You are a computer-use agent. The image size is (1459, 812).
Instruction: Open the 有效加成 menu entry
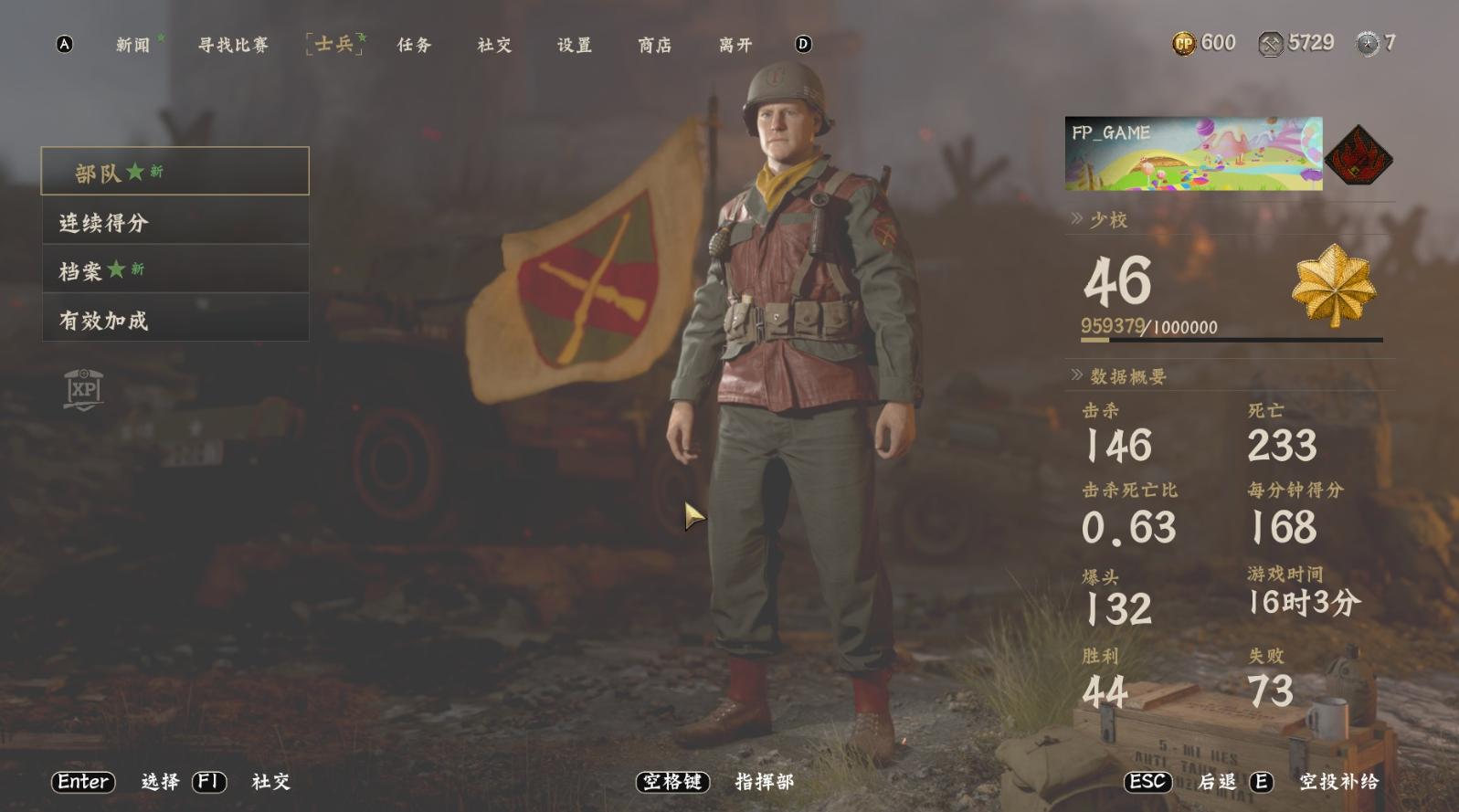tap(175, 320)
